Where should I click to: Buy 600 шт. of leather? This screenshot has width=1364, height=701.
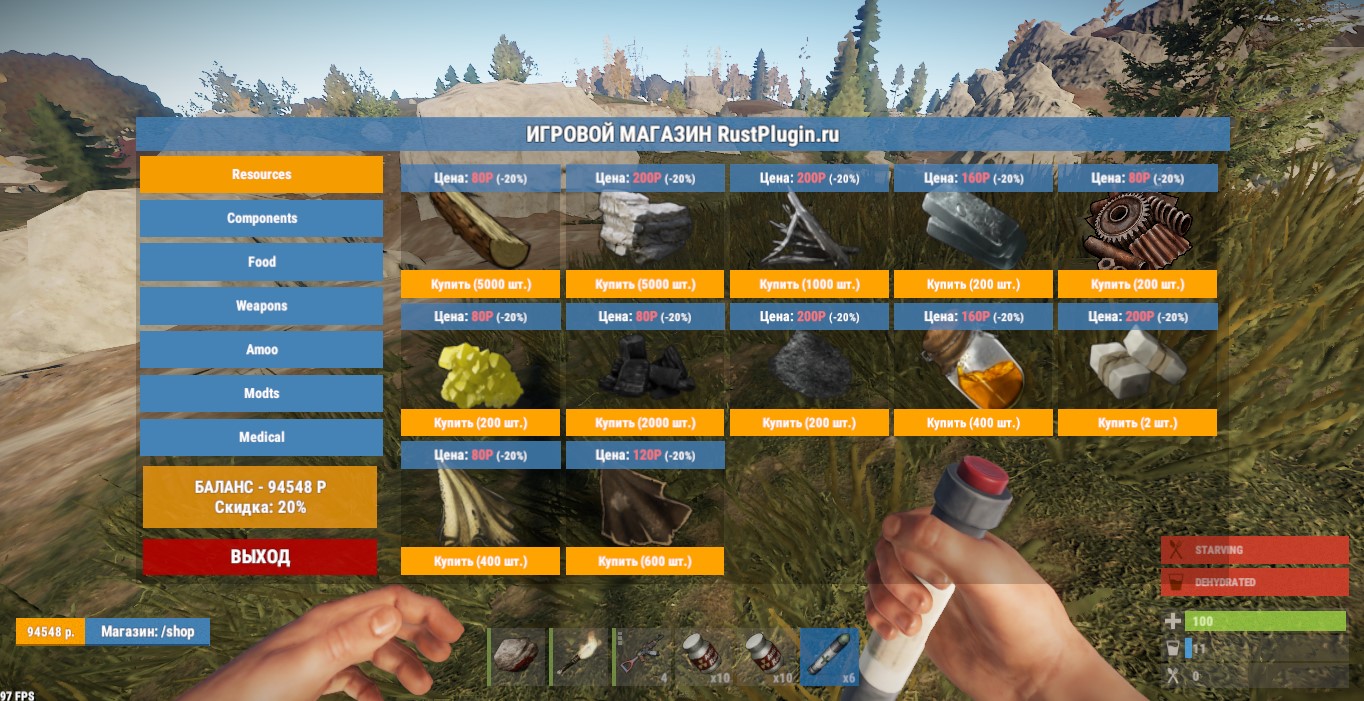pyautogui.click(x=644, y=561)
